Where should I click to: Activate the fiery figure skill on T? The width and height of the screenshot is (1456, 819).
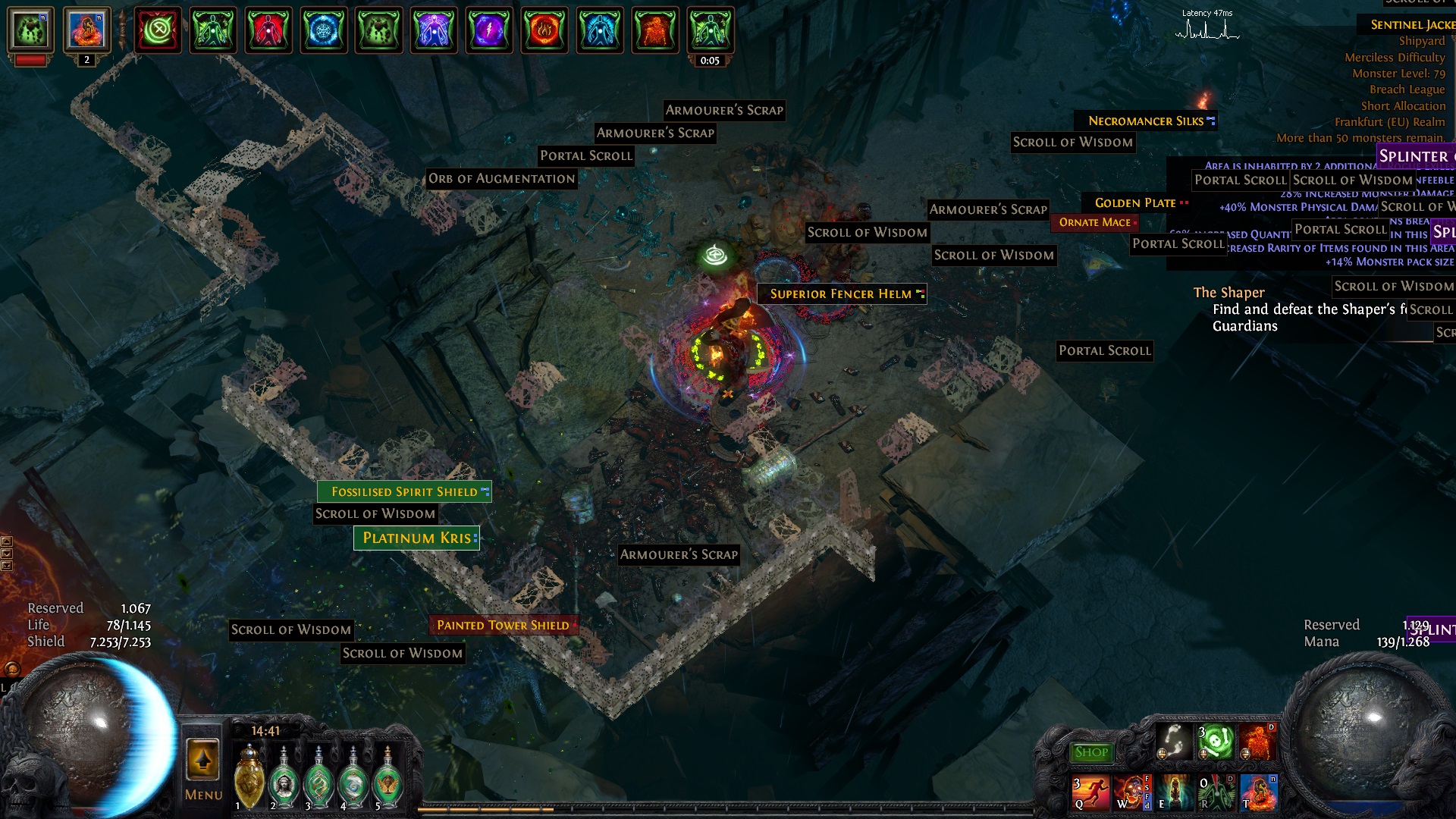pyautogui.click(x=1258, y=792)
